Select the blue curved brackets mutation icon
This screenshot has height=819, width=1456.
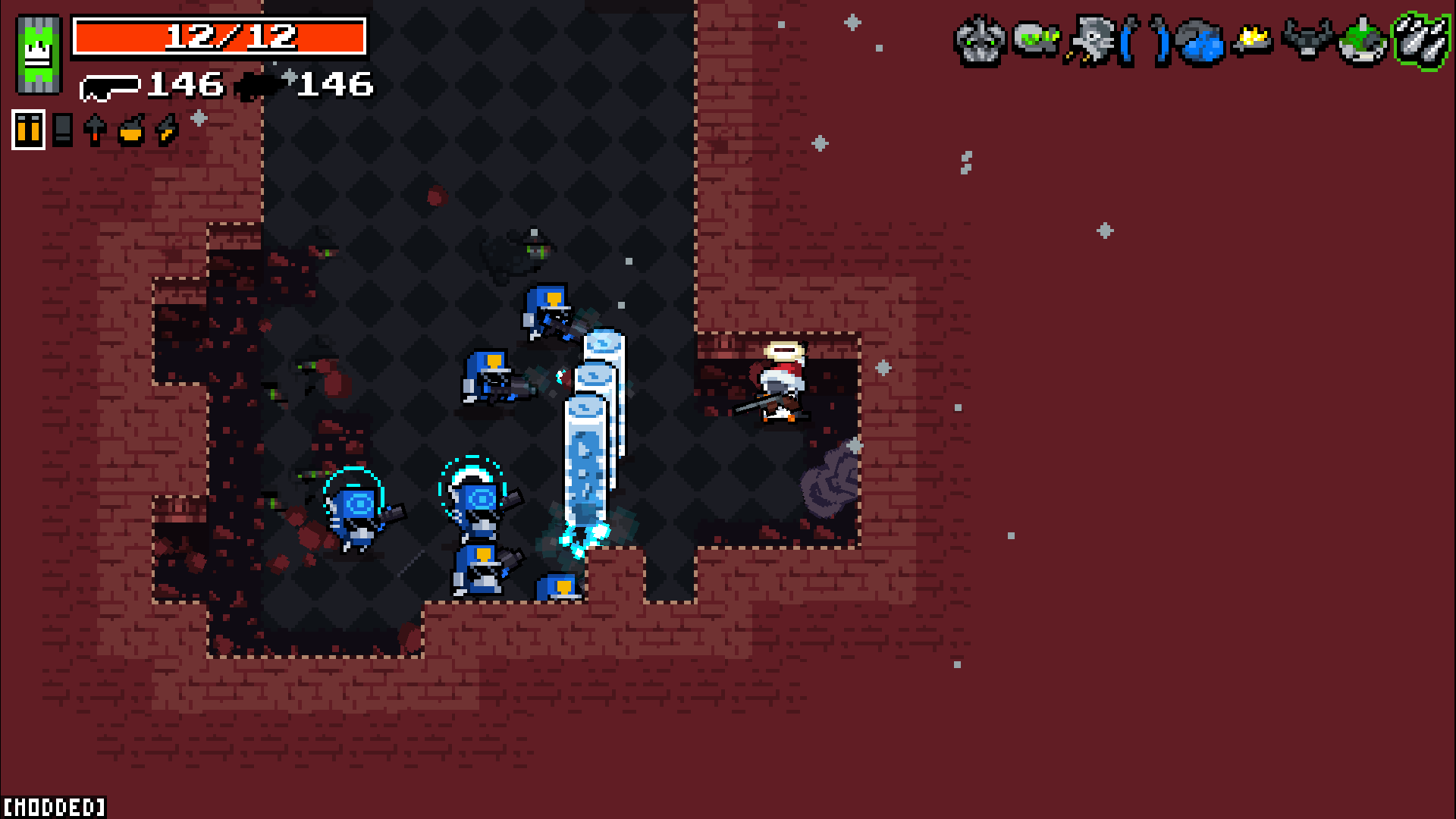click(x=1144, y=40)
